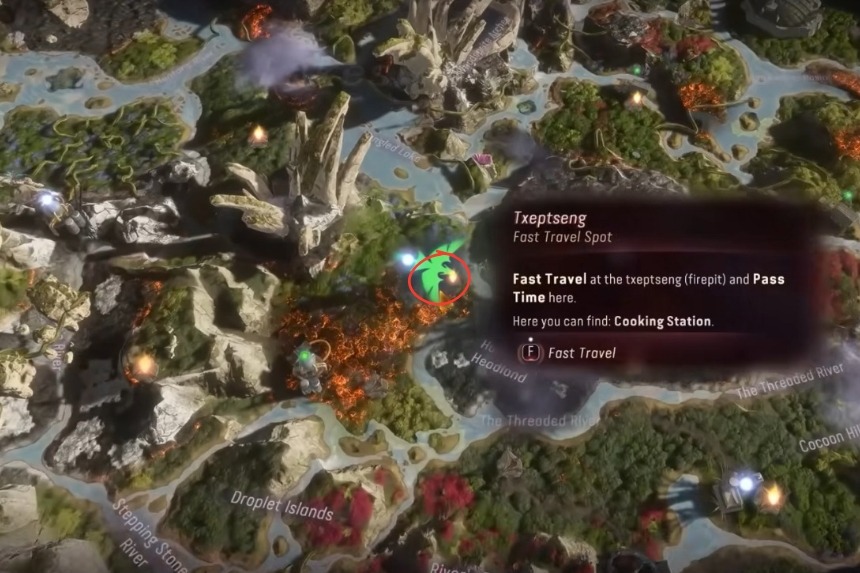
Task: Select the red-circled Txeptseng fast travel marker
Action: 452,275
